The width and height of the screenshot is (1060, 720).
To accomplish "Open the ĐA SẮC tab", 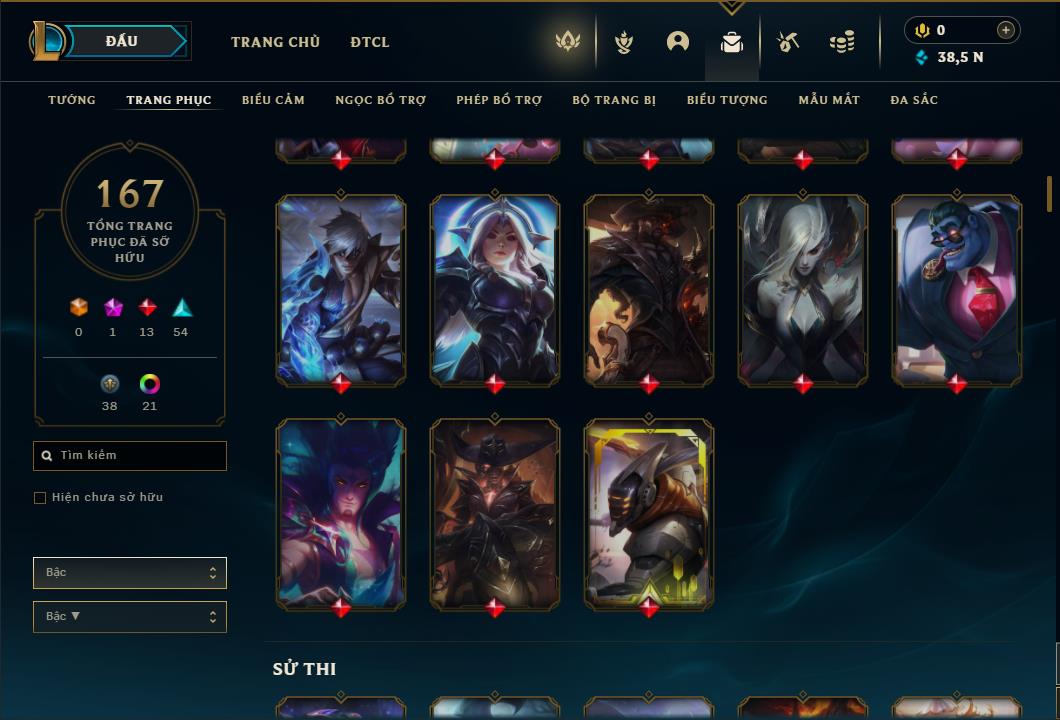I will pyautogui.click(x=914, y=100).
